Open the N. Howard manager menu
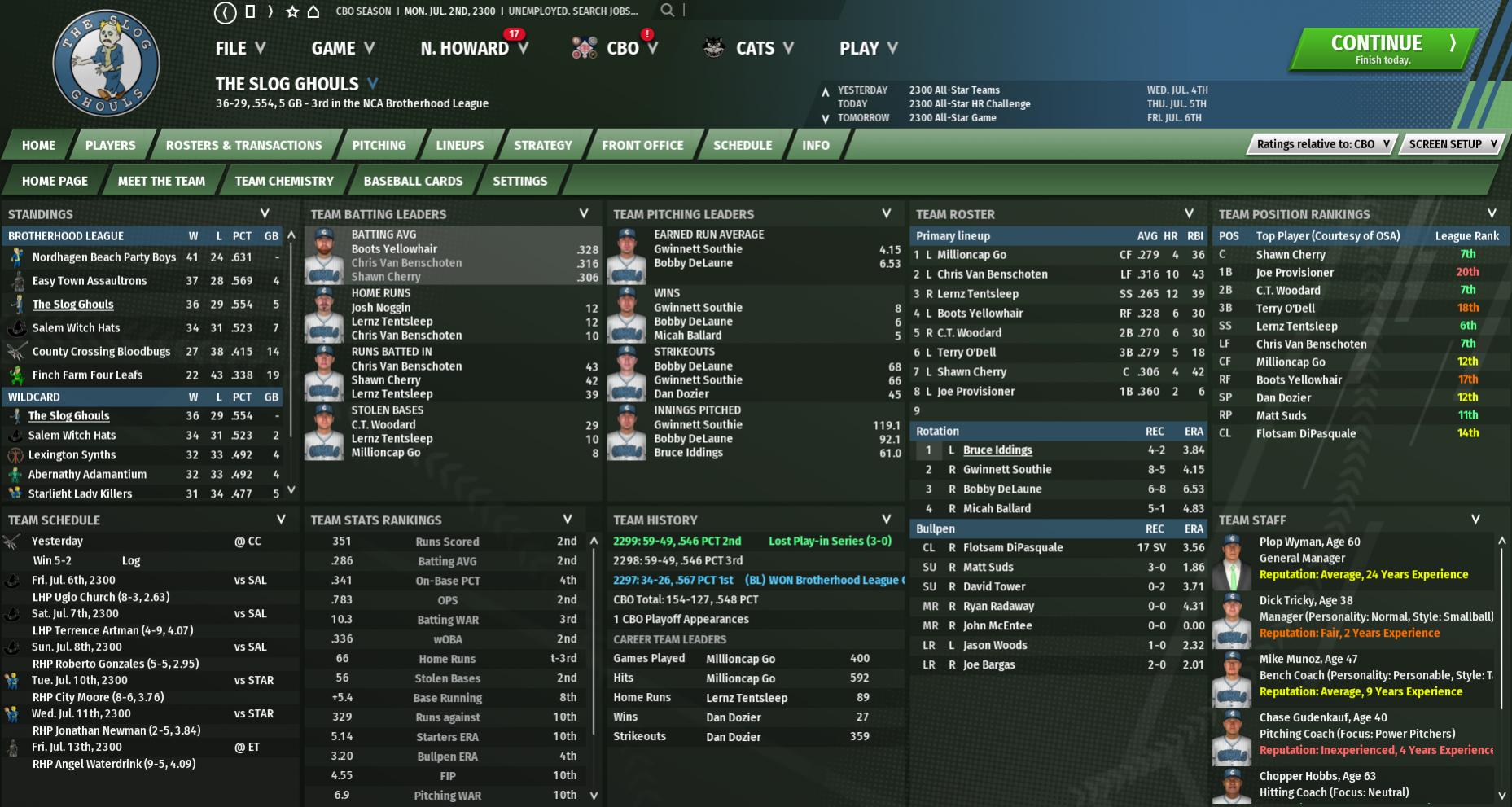Image resolution: width=1512 pixels, height=807 pixels. click(473, 48)
